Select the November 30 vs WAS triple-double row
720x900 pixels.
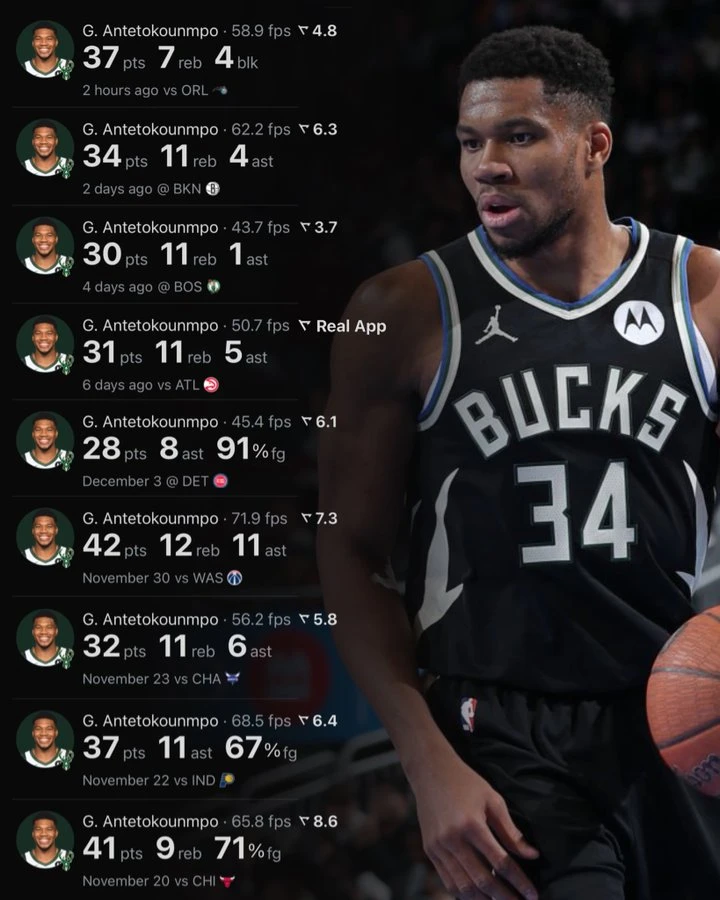click(x=180, y=547)
